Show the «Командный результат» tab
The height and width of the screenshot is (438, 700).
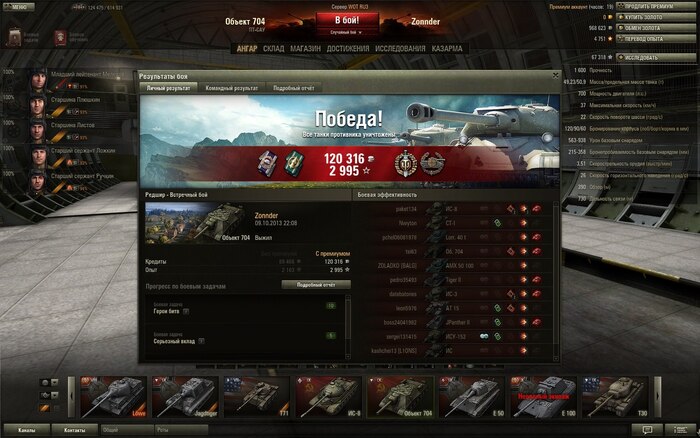point(232,88)
